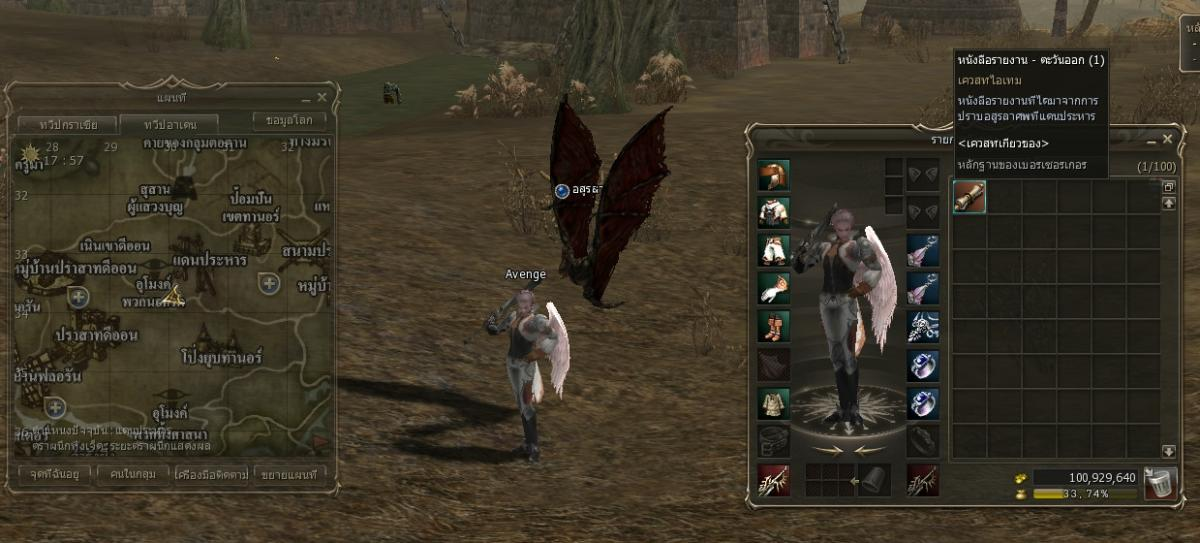Select the equipped boots slot
Image resolution: width=1200 pixels, height=543 pixels.
(773, 326)
